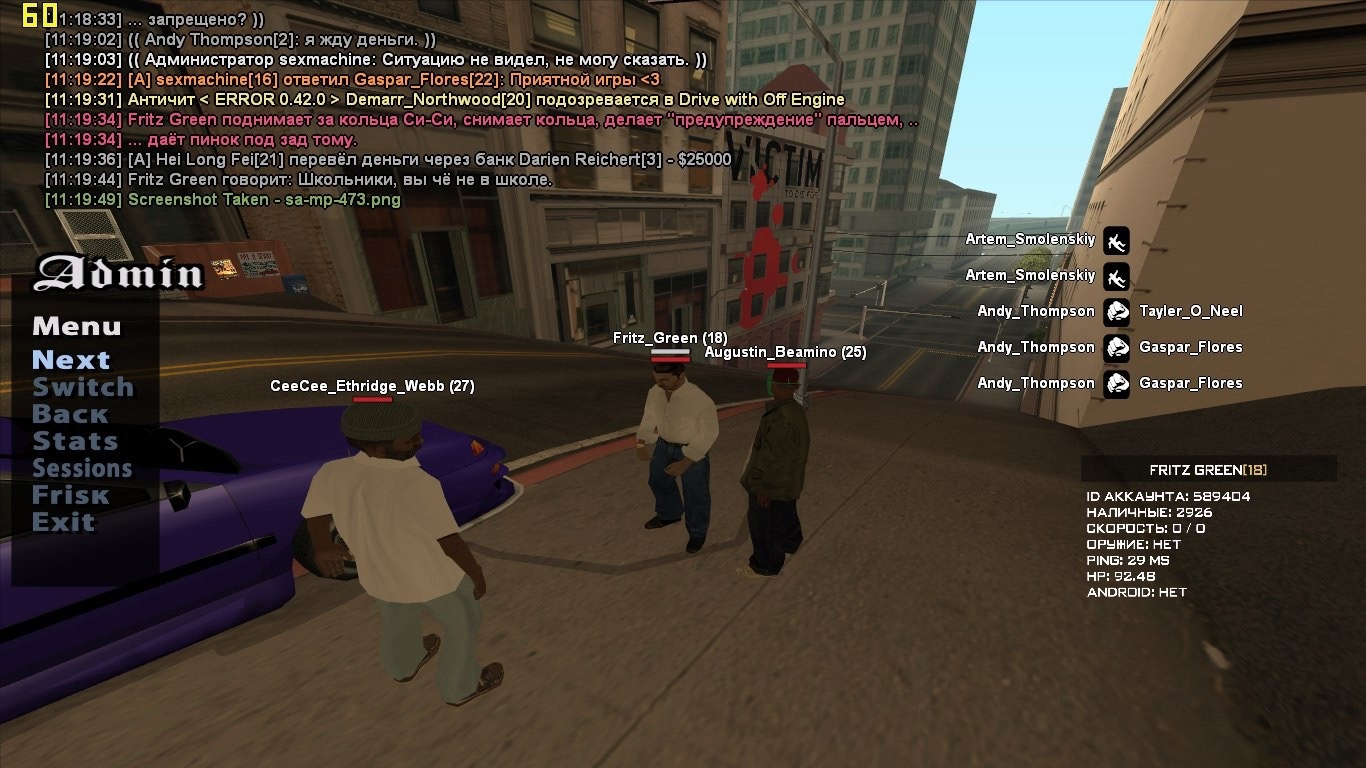Go Back in the Admin menu
1366x768 pixels.
point(70,414)
